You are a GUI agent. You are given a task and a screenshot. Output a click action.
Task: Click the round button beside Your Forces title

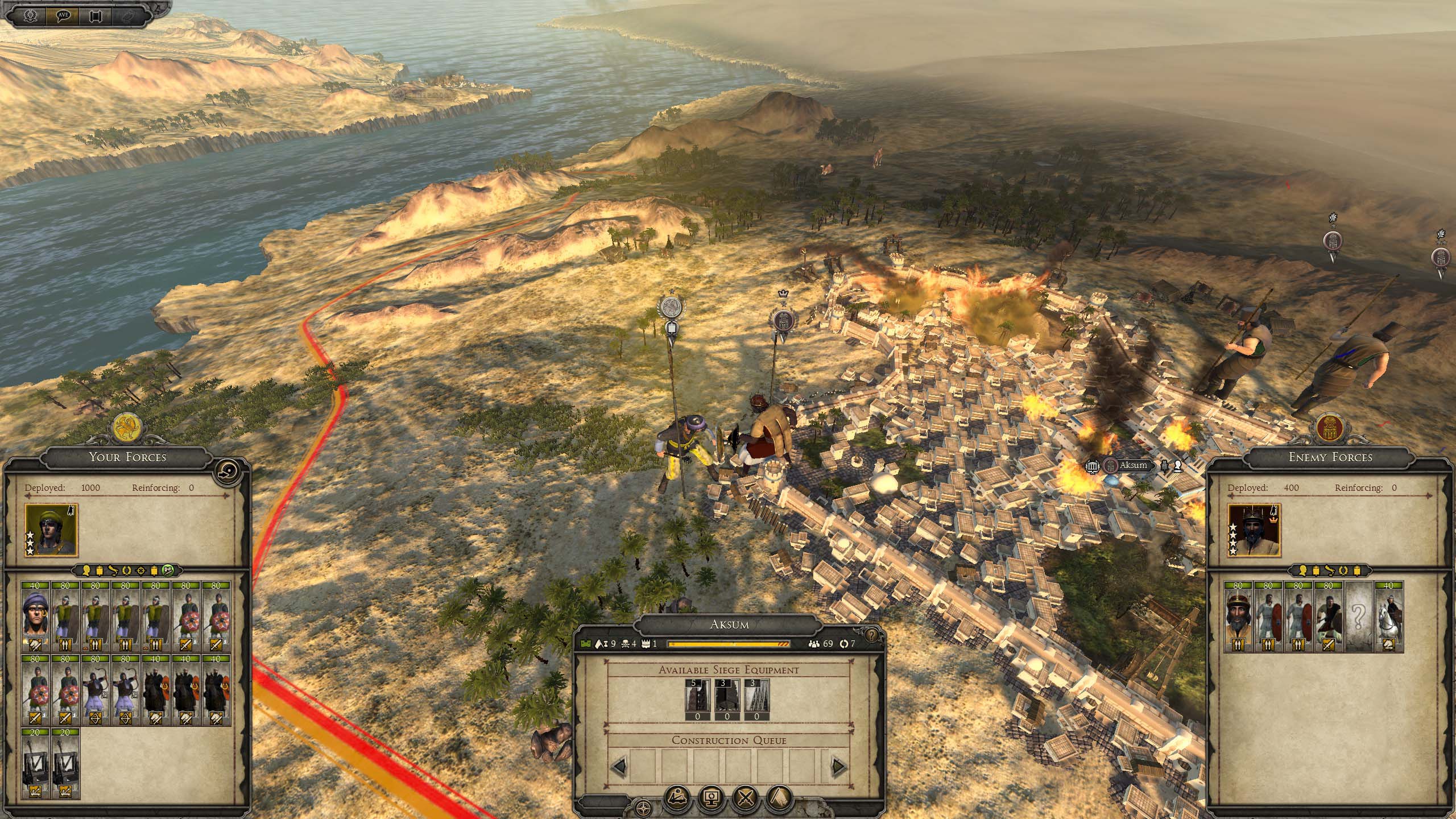pyautogui.click(x=228, y=470)
